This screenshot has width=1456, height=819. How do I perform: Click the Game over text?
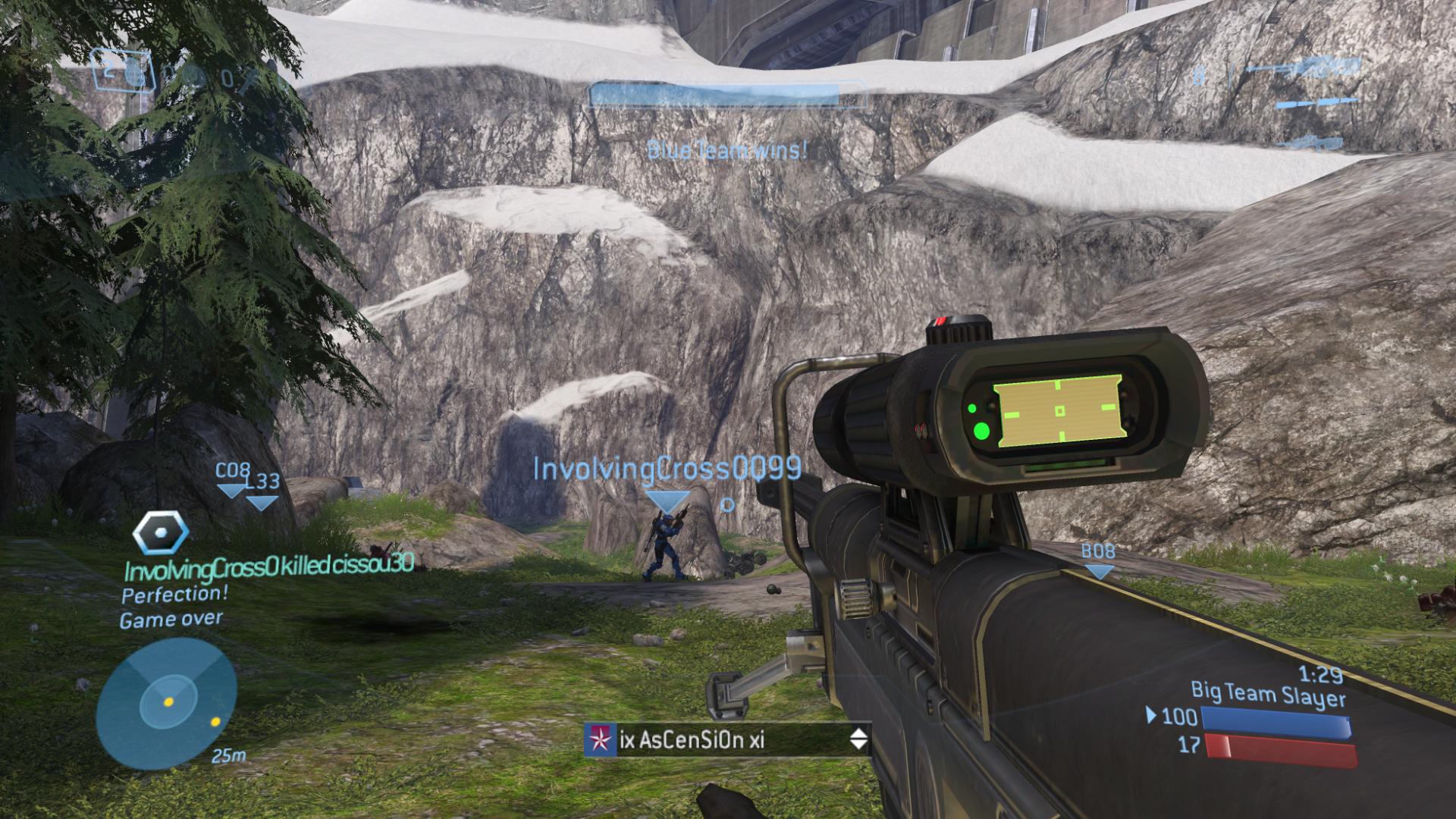point(168,620)
